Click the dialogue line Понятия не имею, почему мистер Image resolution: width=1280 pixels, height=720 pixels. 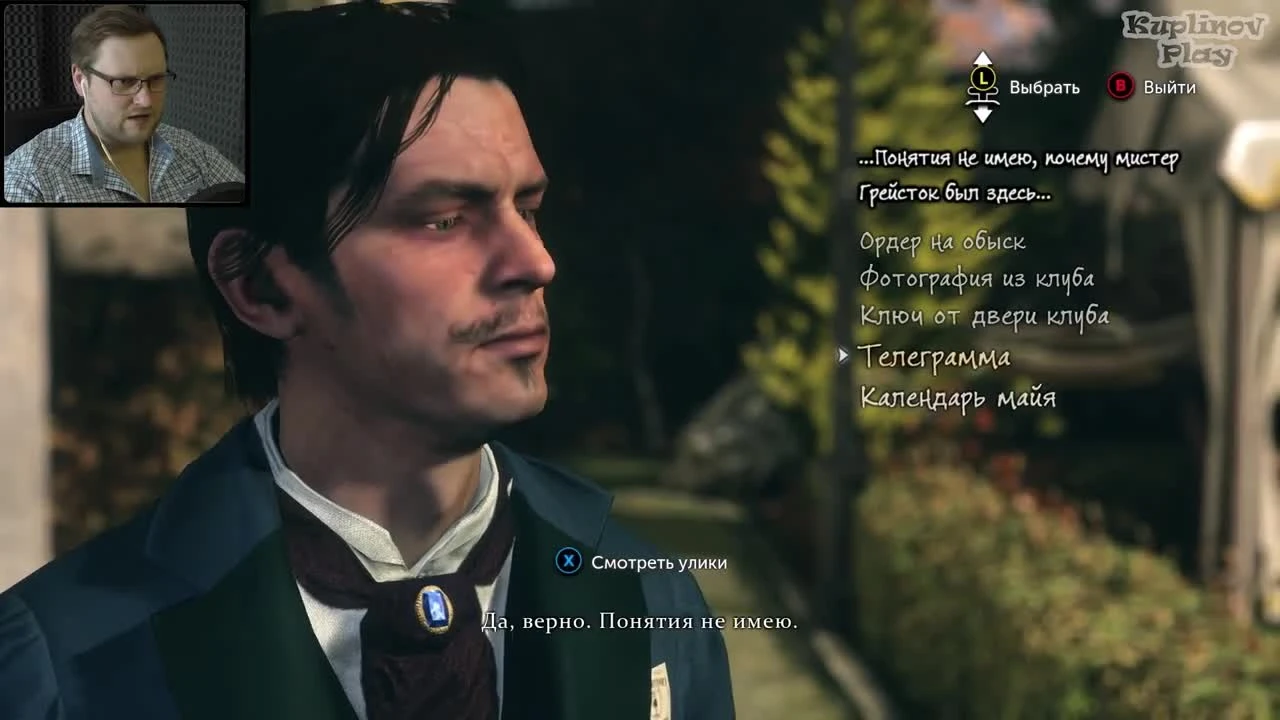click(x=1021, y=158)
